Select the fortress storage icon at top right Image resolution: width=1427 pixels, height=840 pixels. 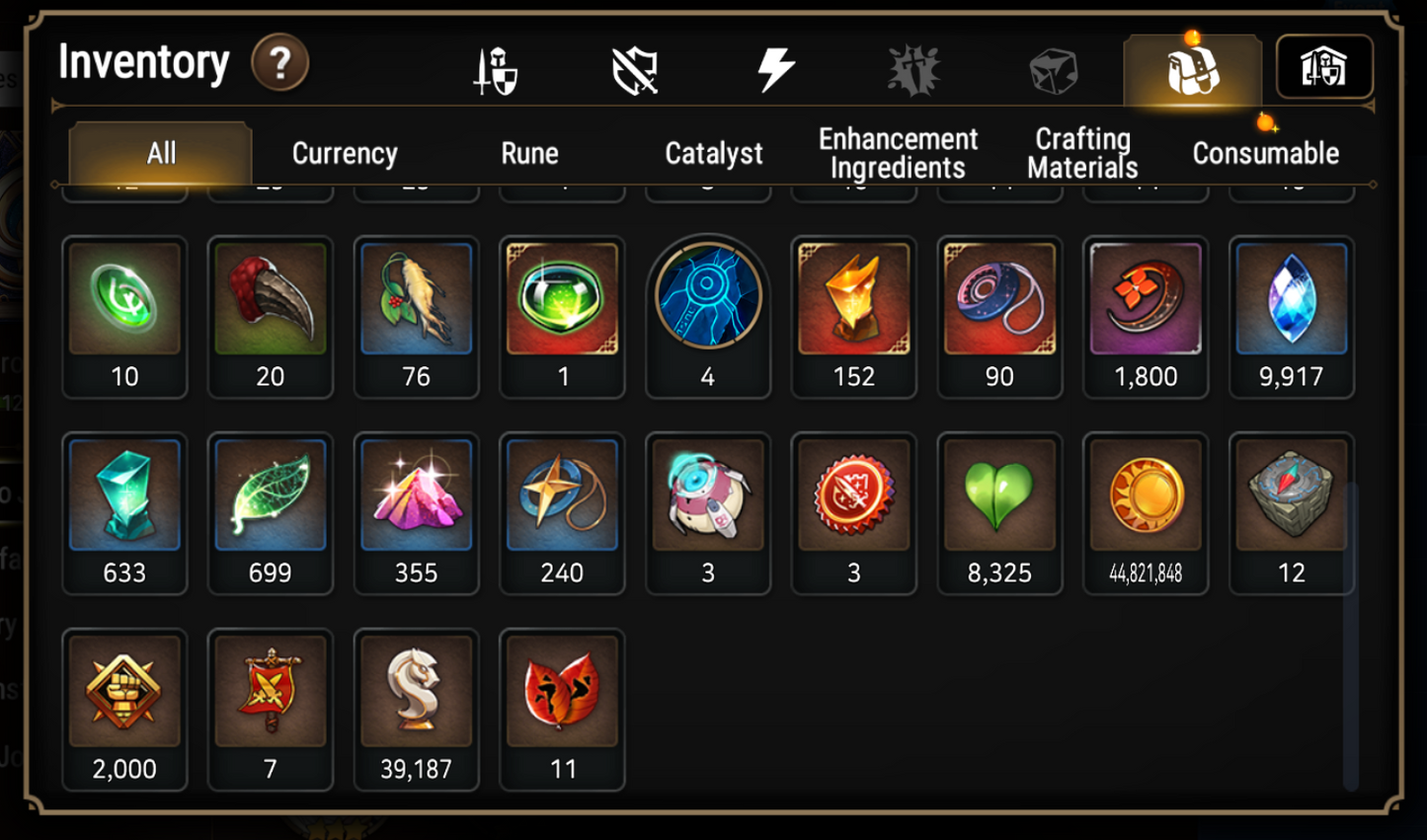tap(1324, 65)
